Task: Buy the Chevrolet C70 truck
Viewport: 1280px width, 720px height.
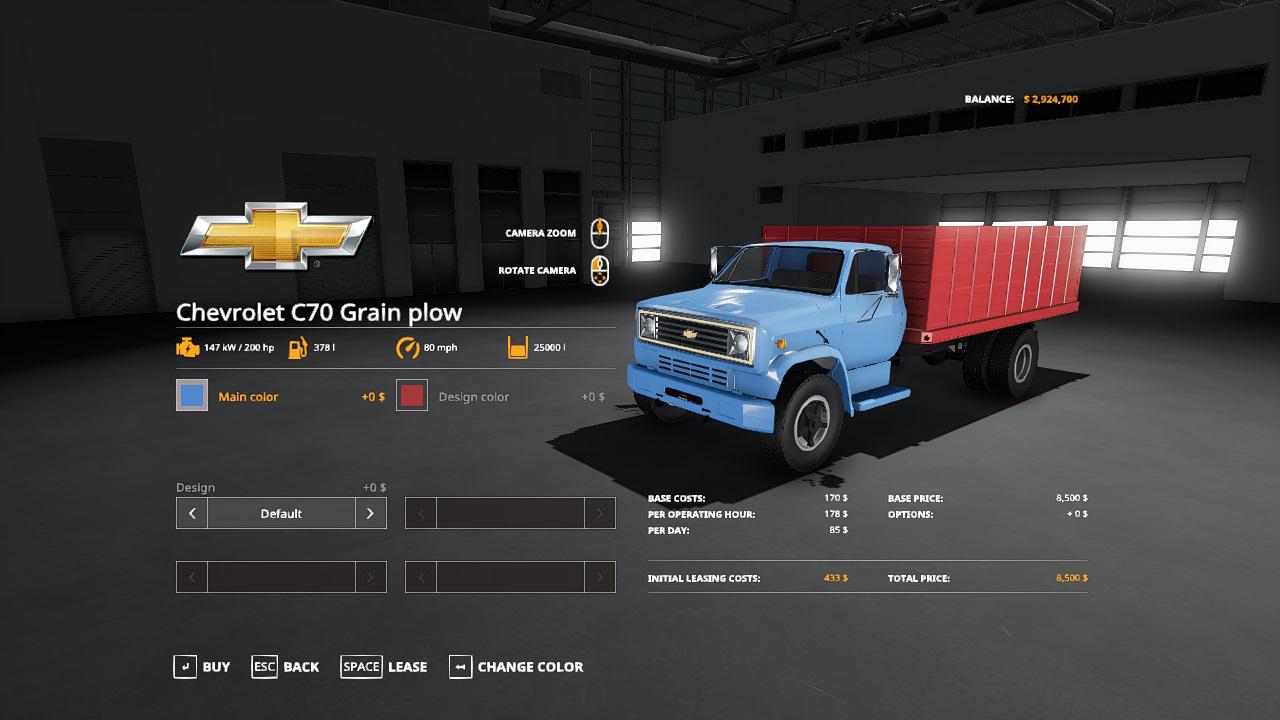Action: (202, 667)
